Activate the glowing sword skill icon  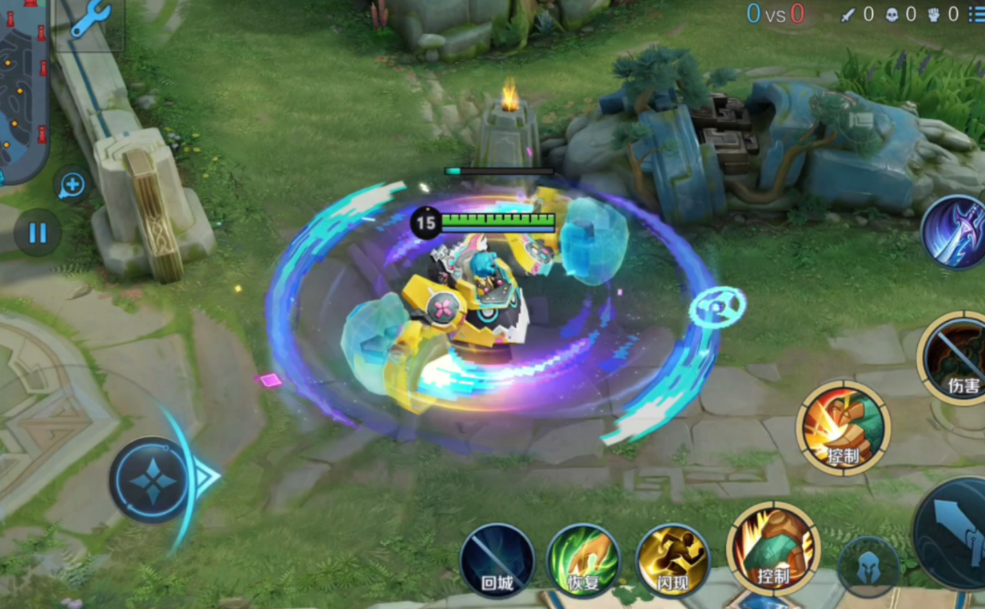tap(956, 232)
